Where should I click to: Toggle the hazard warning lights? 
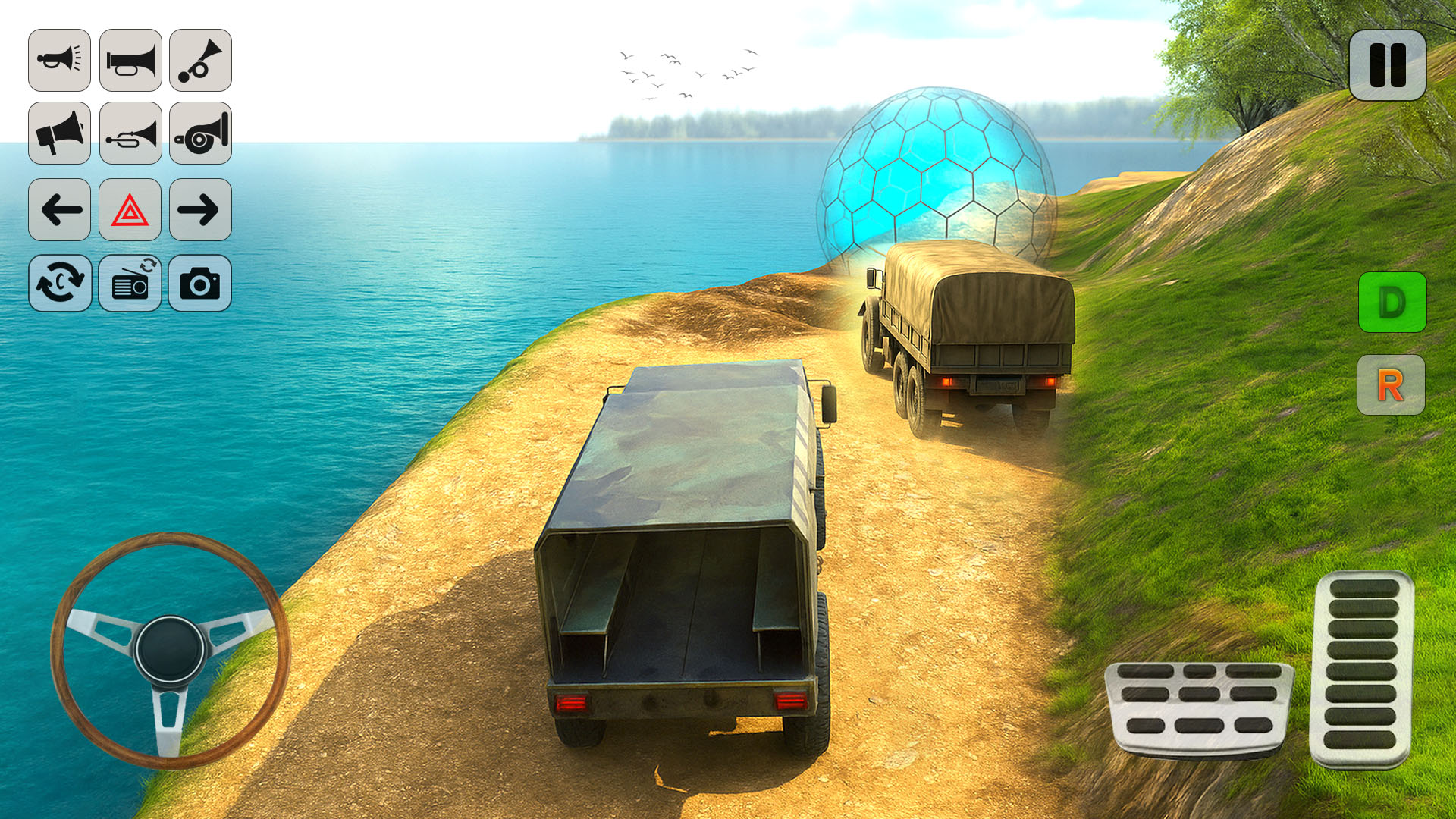(130, 211)
